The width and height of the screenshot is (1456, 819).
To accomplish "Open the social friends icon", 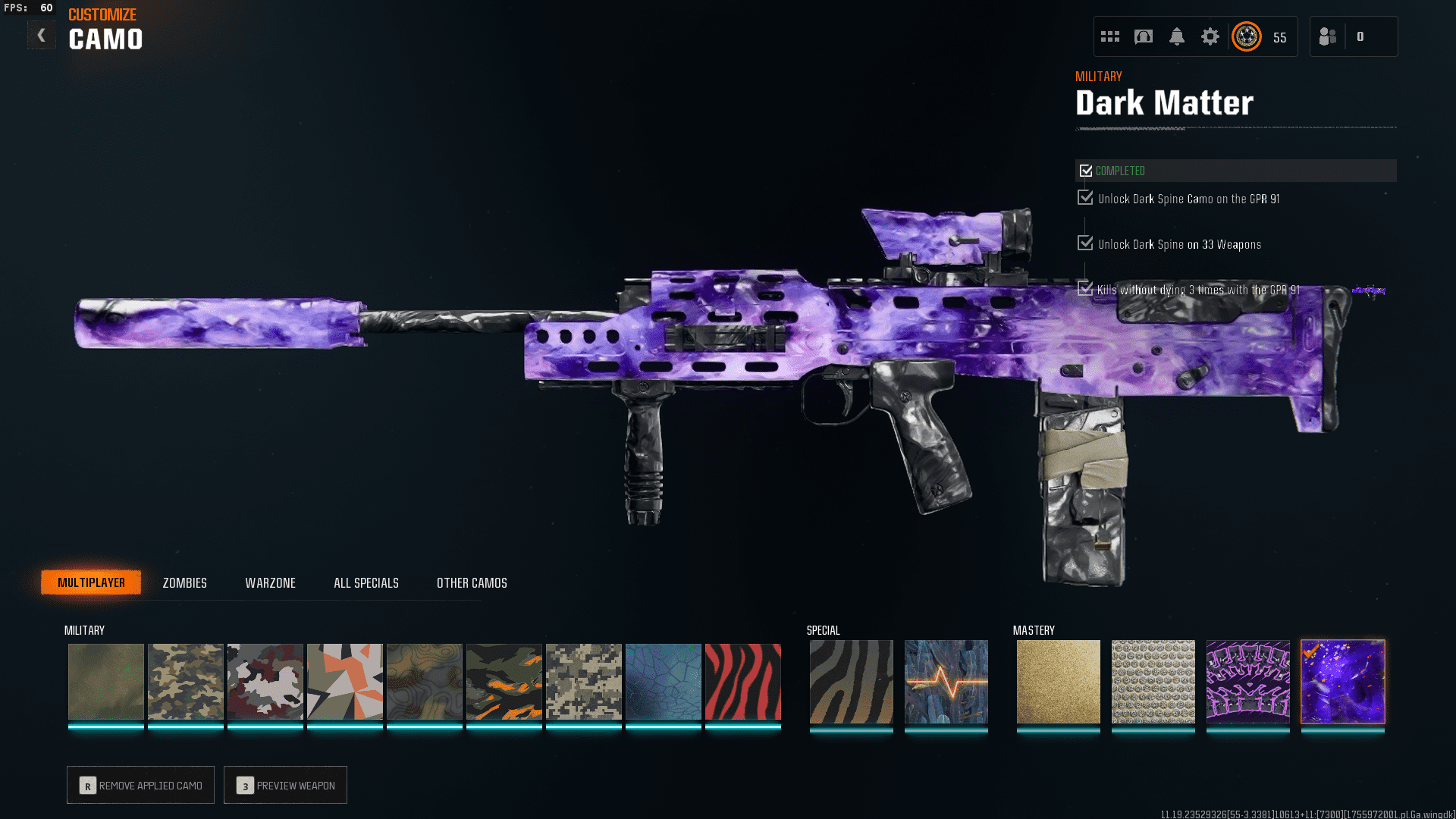I will (1327, 36).
